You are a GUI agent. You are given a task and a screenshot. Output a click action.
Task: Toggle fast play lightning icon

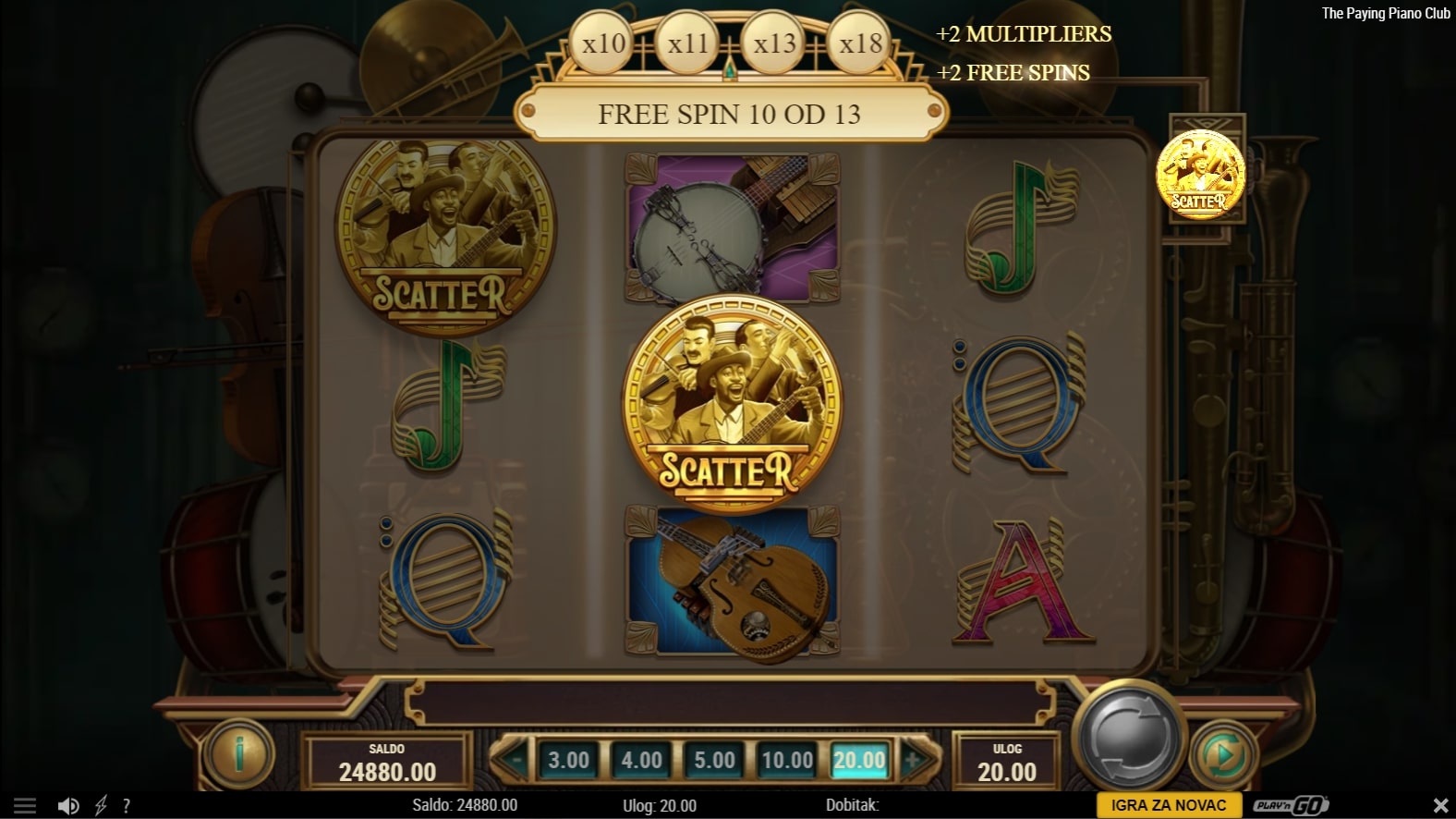pyautogui.click(x=101, y=806)
